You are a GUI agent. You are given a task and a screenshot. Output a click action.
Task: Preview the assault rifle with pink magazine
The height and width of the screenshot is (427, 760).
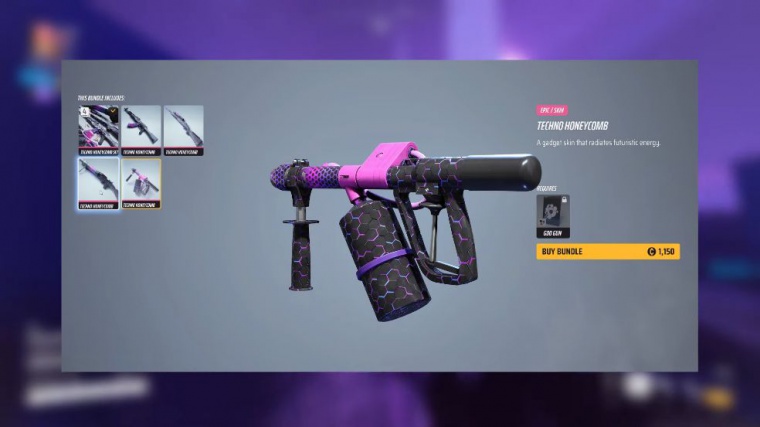[141, 130]
